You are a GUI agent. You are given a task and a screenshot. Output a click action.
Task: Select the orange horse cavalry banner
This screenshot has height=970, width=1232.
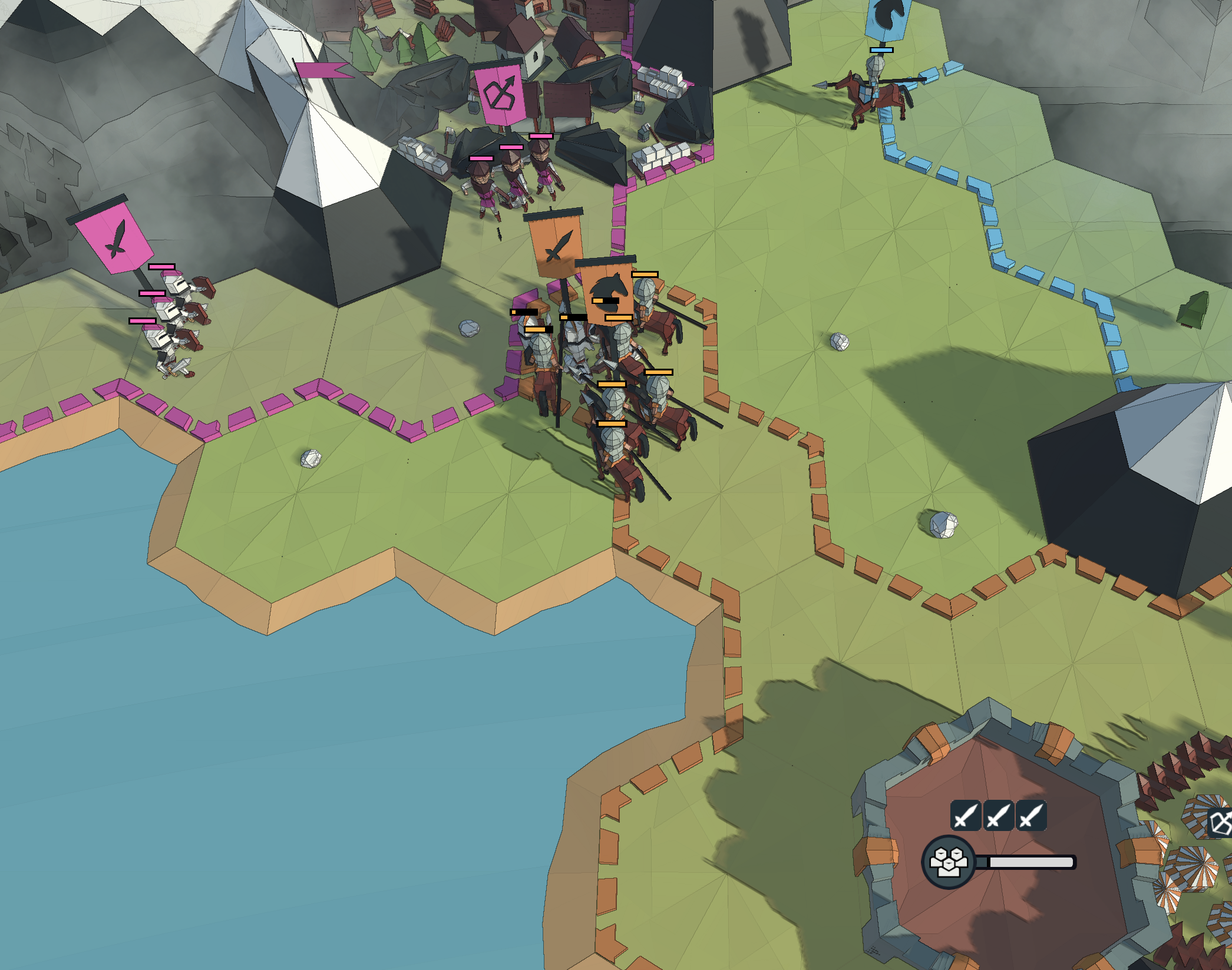pos(608,289)
